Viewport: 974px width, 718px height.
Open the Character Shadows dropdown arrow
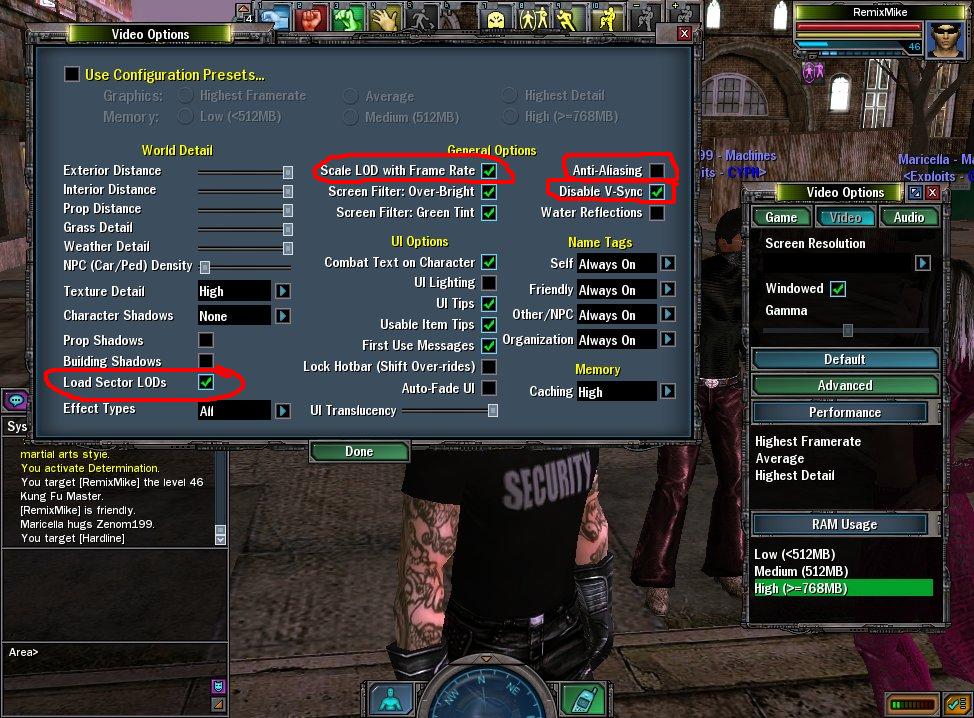point(283,316)
